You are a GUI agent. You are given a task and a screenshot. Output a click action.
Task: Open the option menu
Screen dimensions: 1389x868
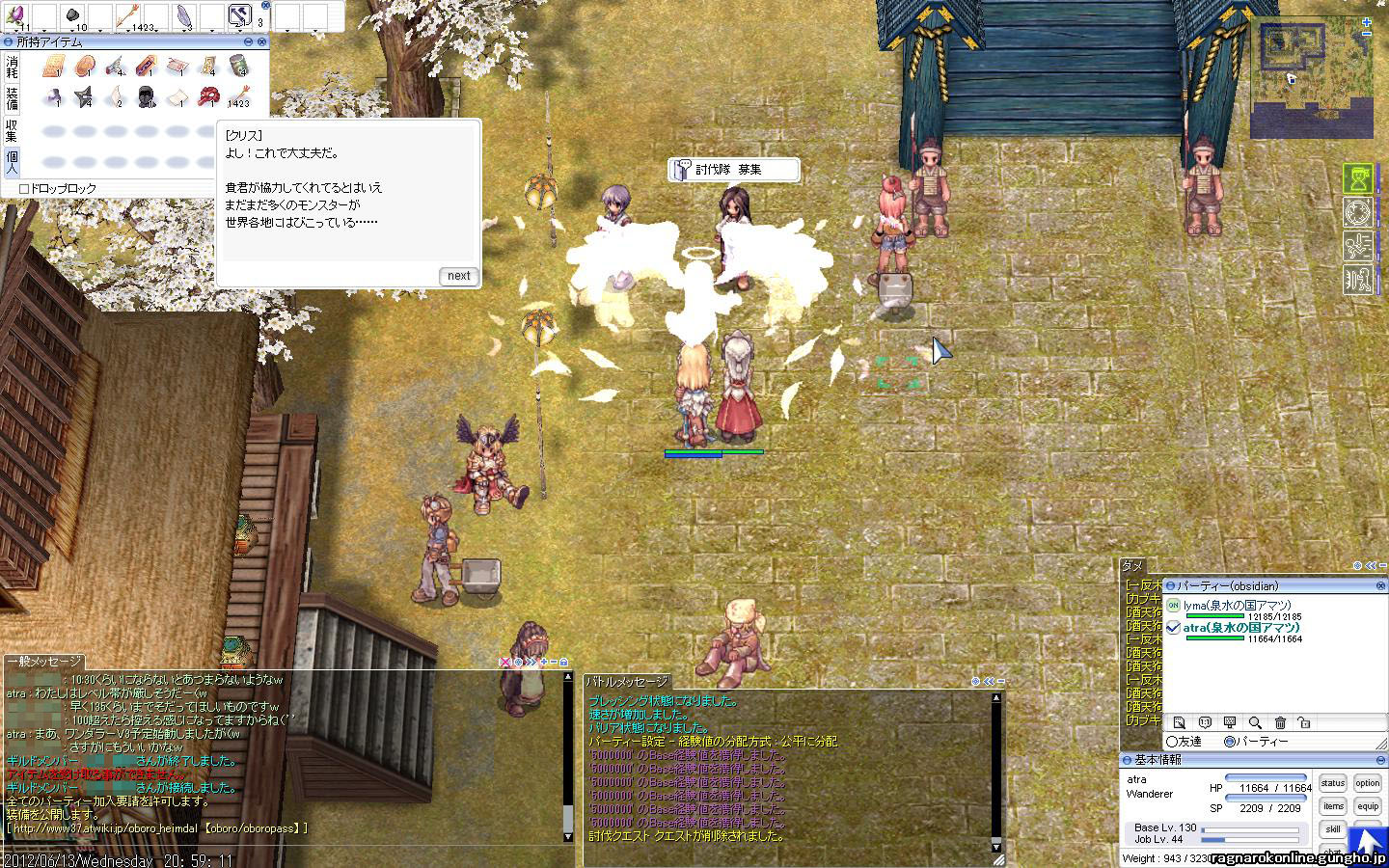click(x=1368, y=784)
